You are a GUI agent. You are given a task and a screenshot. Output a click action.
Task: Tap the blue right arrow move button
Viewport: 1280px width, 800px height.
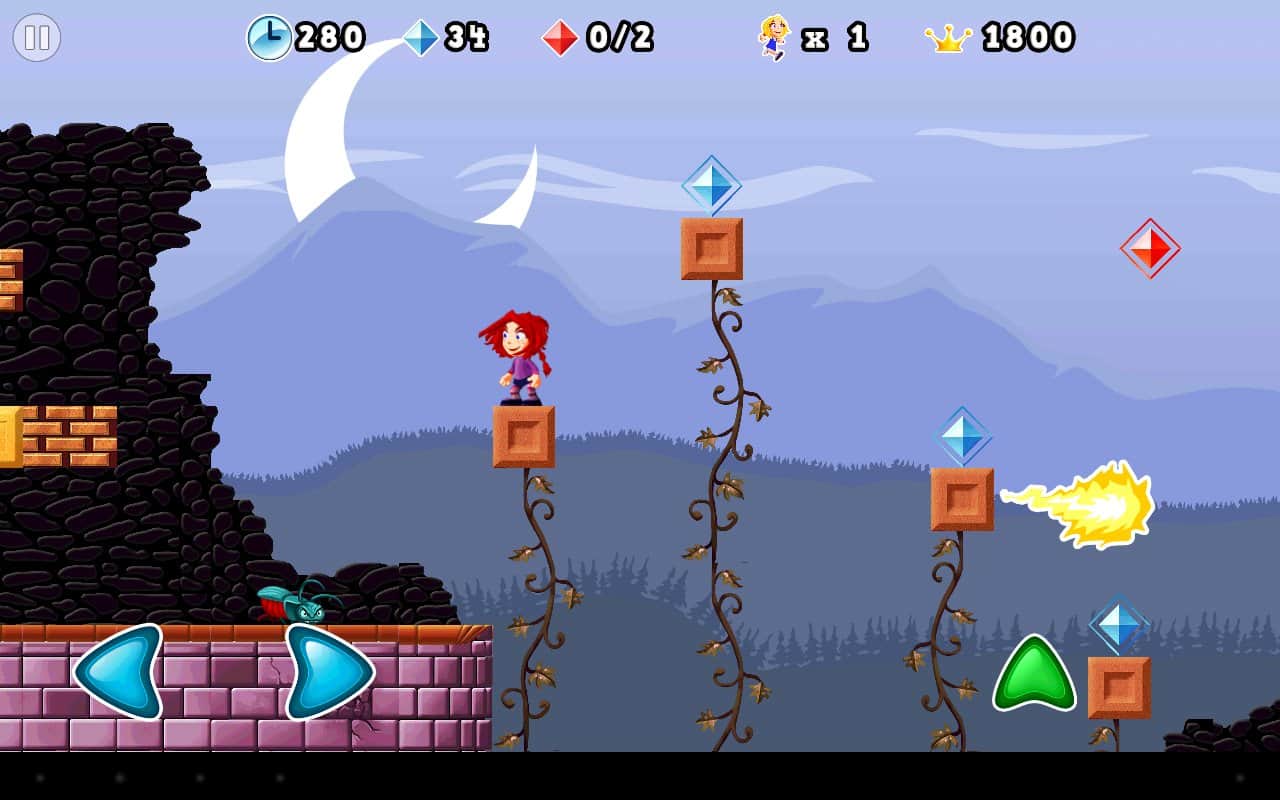(328, 671)
